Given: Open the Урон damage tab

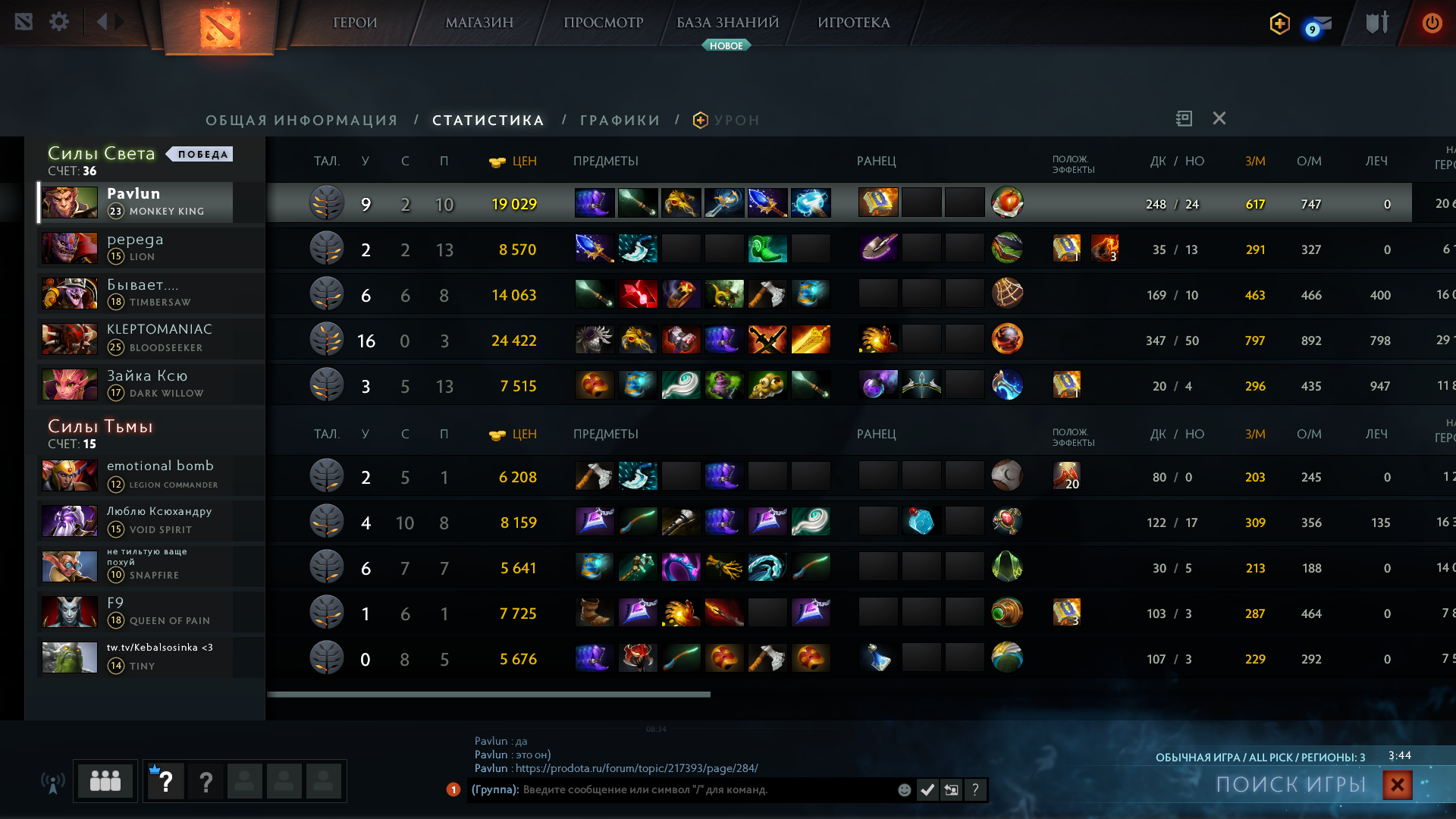Looking at the screenshot, I should click(736, 121).
